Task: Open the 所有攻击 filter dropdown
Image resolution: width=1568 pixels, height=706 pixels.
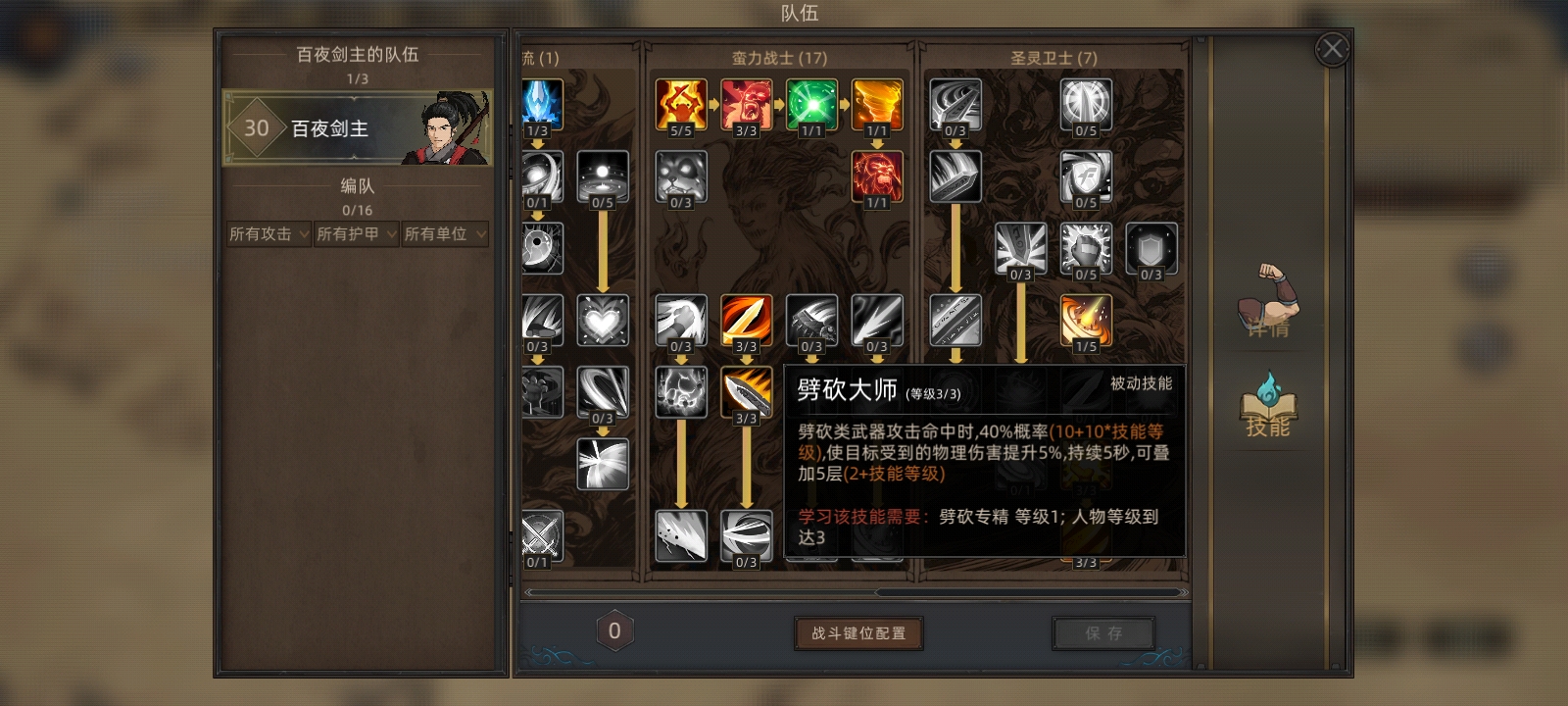Action: click(267, 234)
